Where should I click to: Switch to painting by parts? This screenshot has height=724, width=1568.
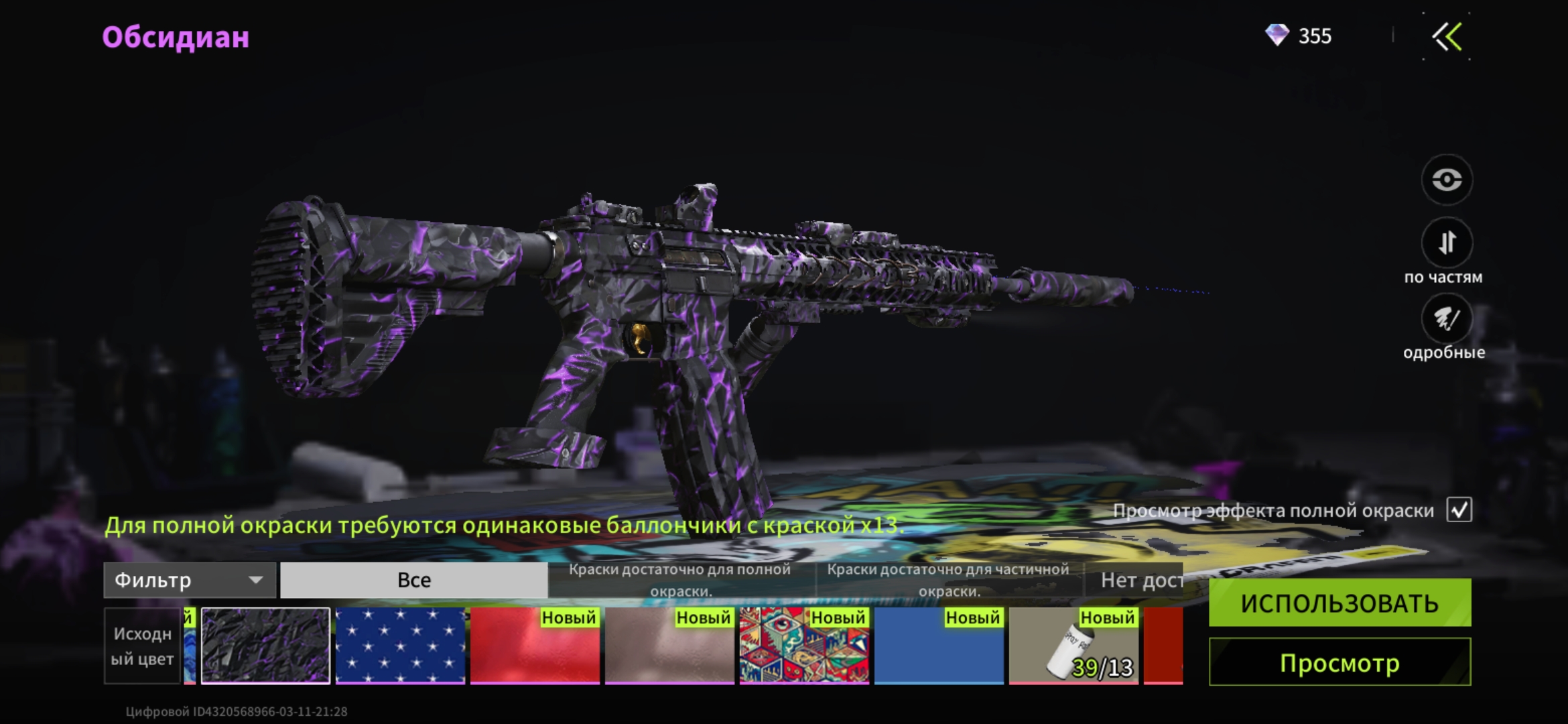coord(1447,242)
